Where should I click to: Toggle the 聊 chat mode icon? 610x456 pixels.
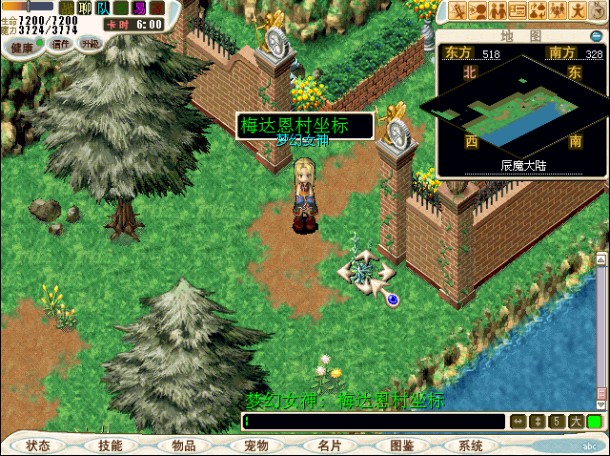[x=85, y=8]
